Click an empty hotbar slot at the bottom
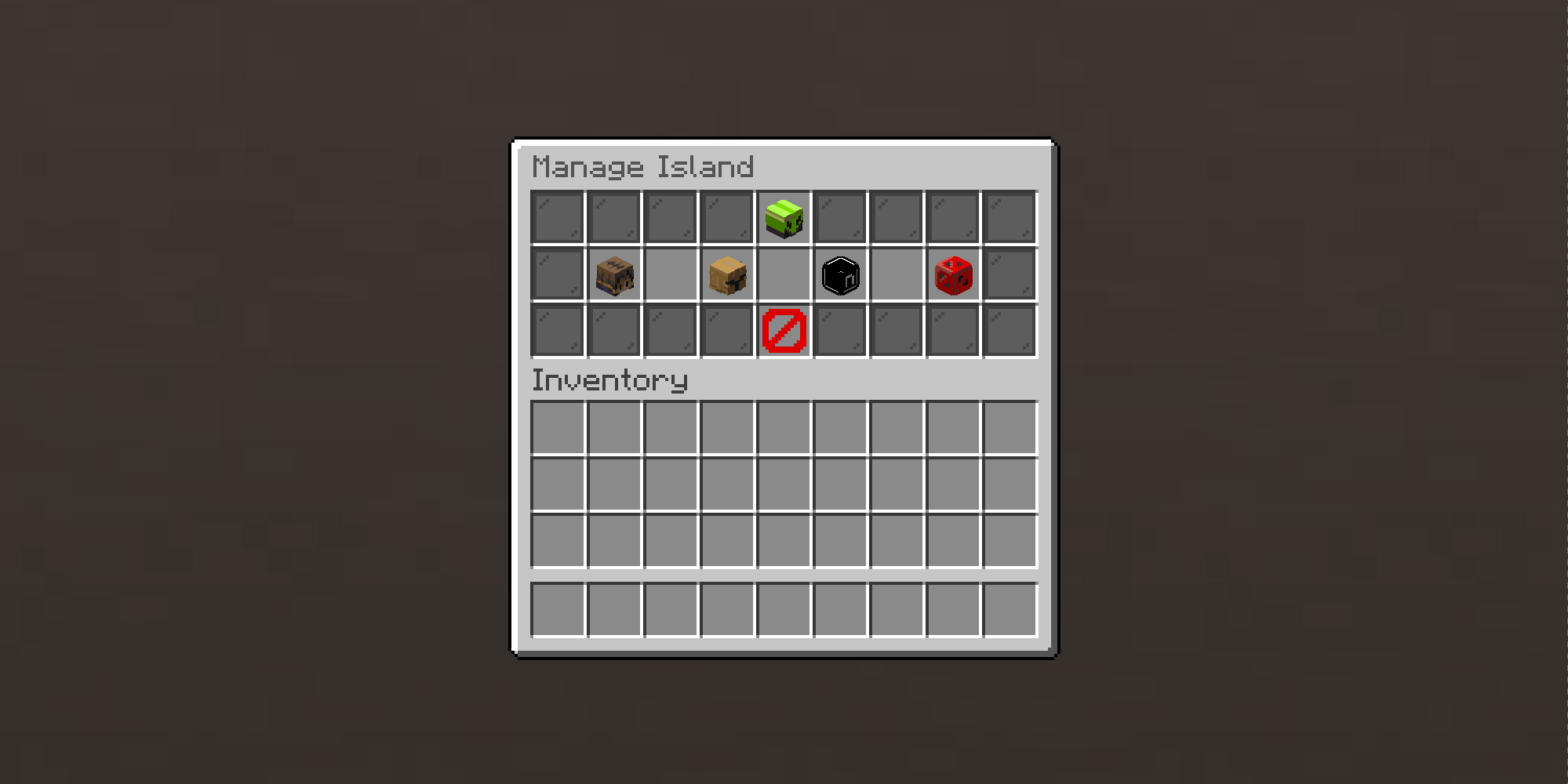The image size is (1568, 784). 559,610
